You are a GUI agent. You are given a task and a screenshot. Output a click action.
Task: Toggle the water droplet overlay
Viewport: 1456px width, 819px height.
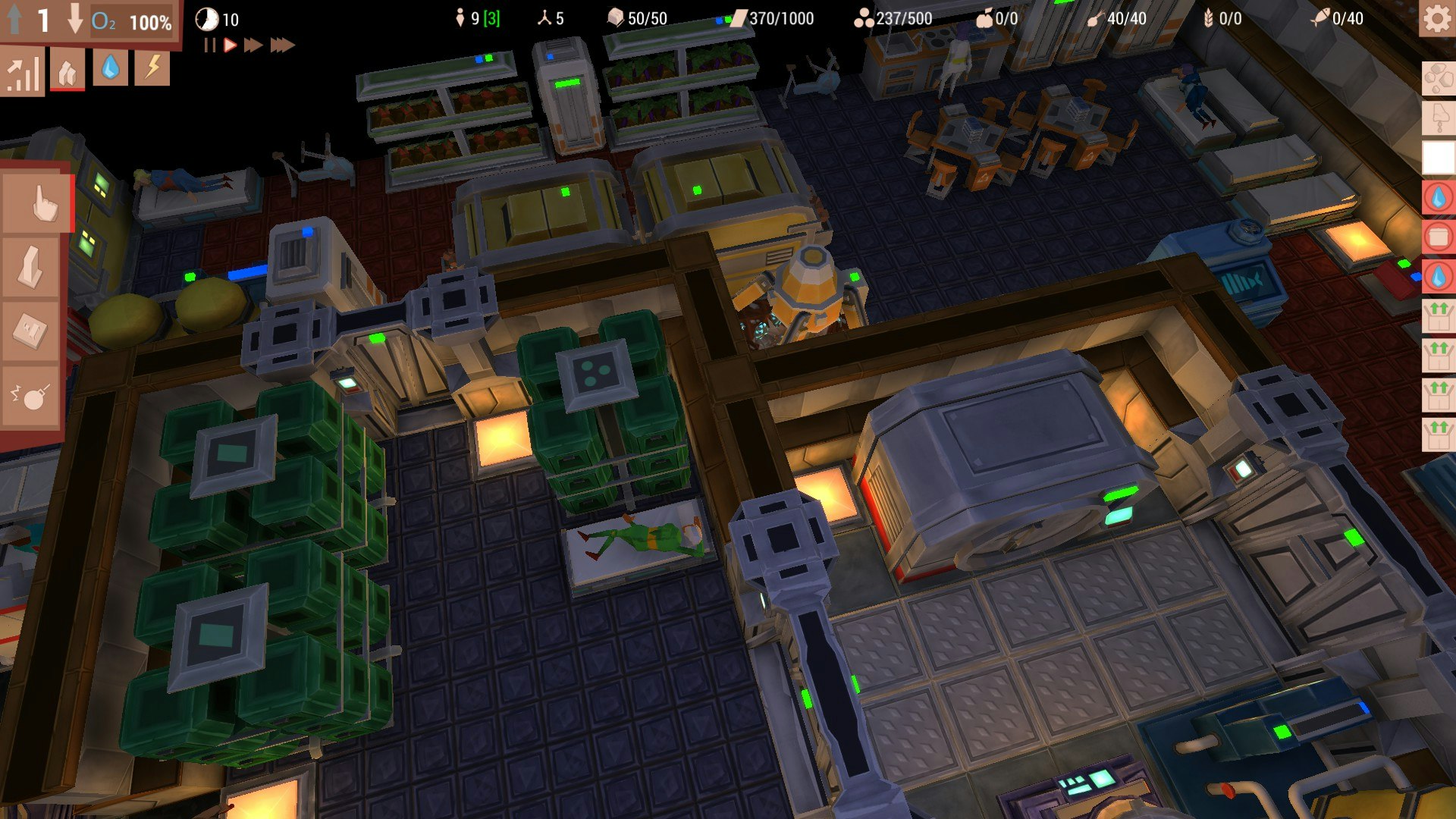coord(110,70)
